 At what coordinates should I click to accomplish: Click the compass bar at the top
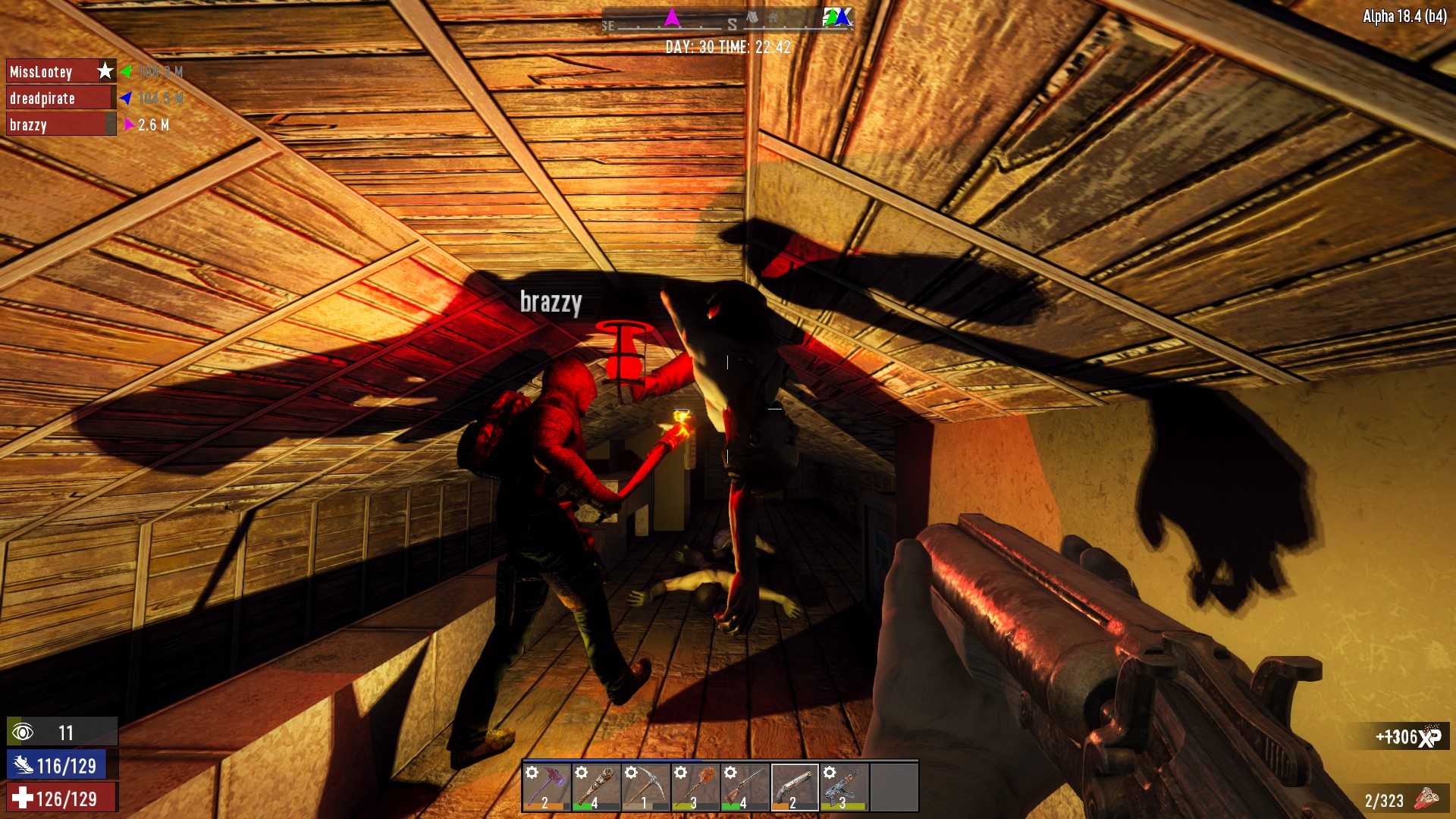point(728,20)
